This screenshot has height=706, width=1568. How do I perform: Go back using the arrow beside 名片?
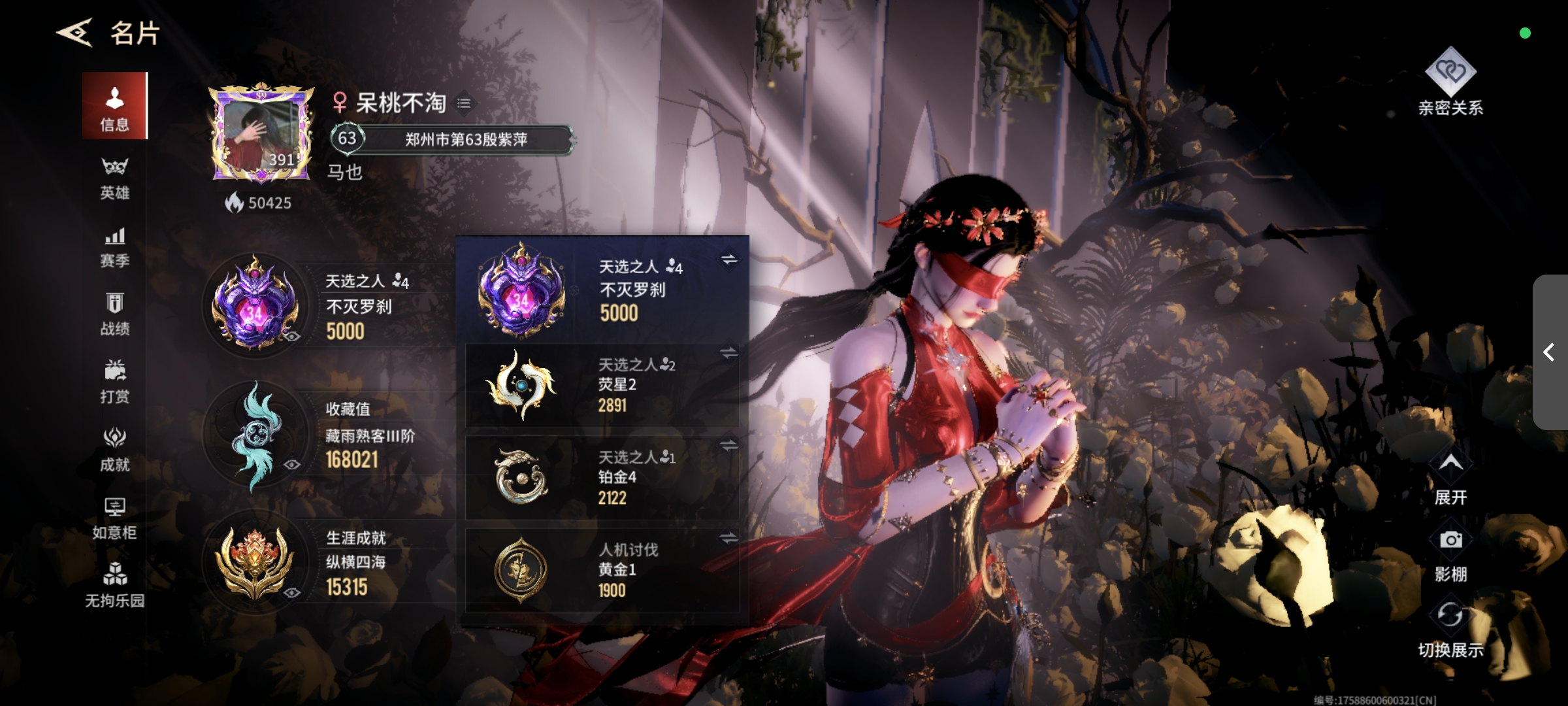coord(74,33)
